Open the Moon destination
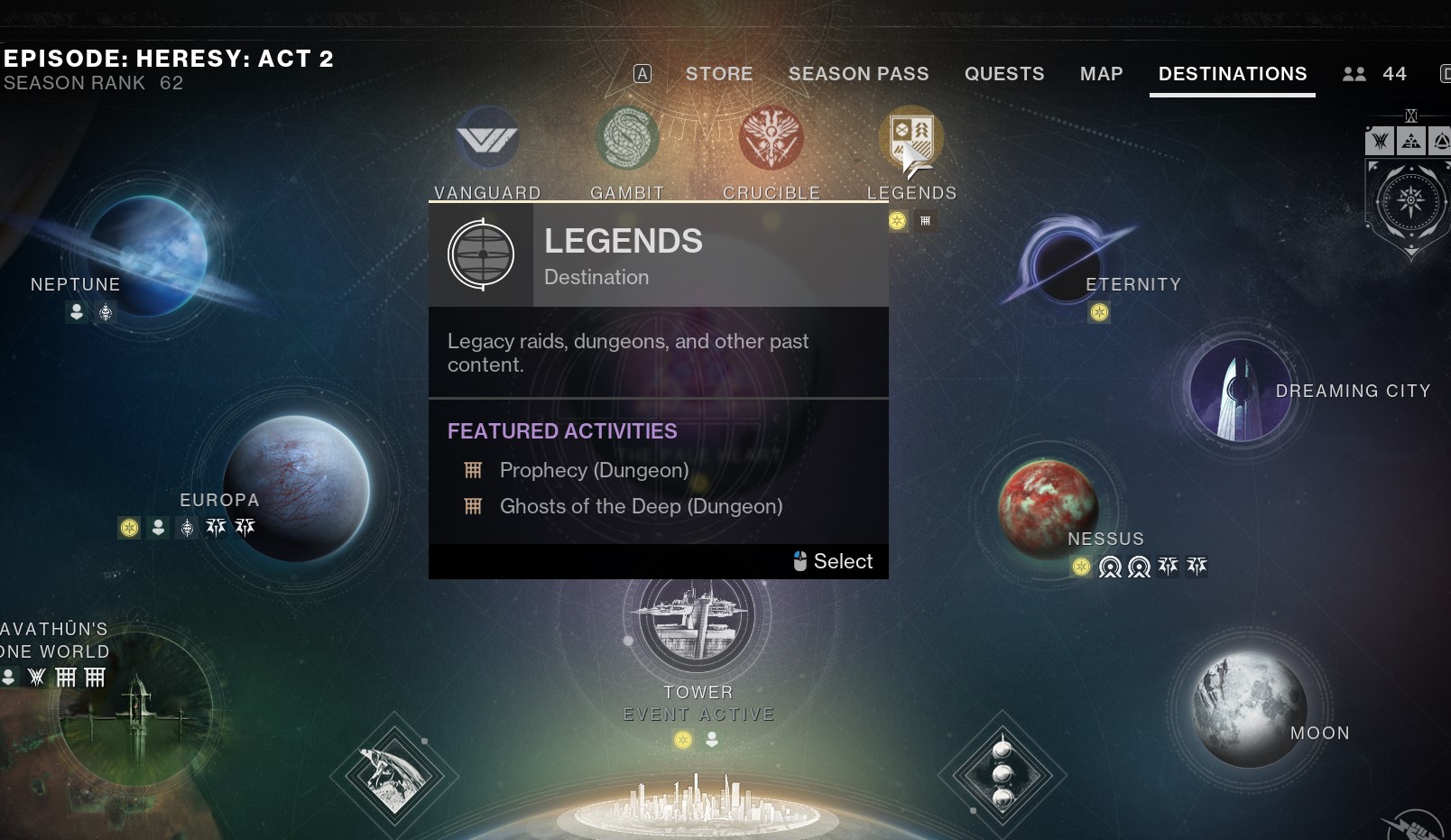Image resolution: width=1451 pixels, height=840 pixels. [1250, 710]
